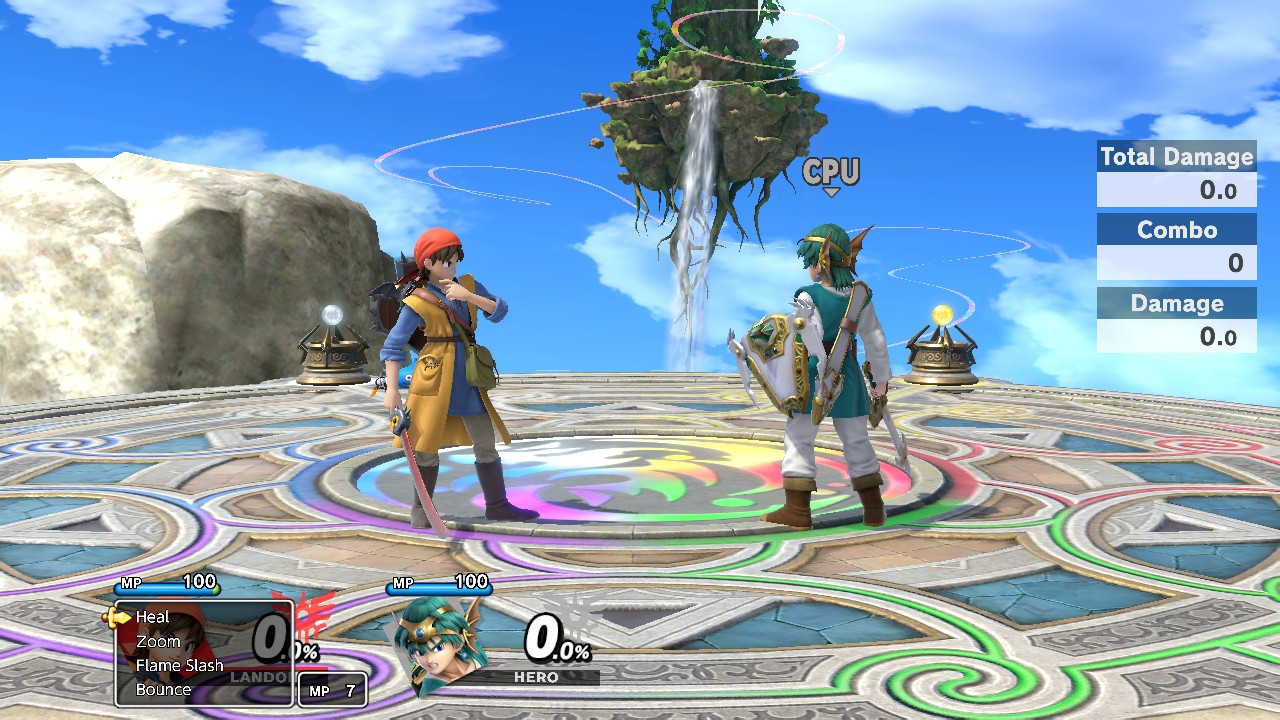Click the MP 7 cost indicator box
This screenshot has height=720, width=1280.
(332, 690)
